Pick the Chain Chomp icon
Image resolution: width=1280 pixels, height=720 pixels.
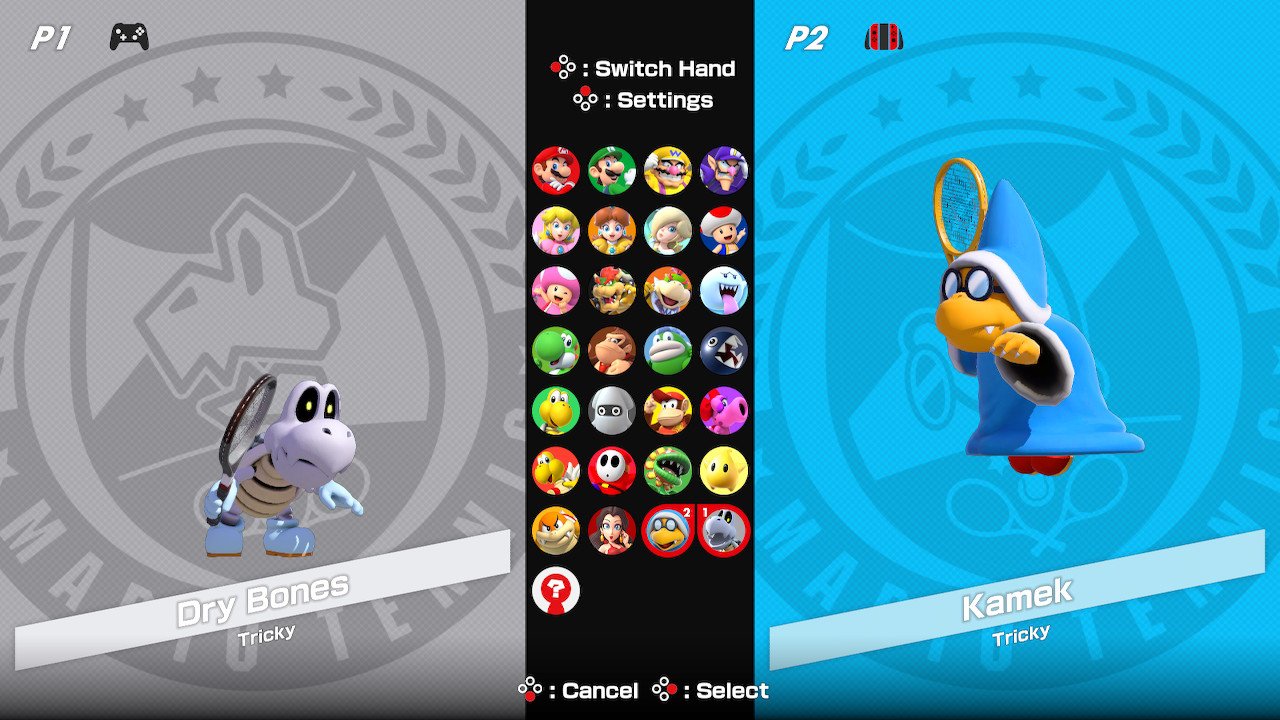point(724,350)
